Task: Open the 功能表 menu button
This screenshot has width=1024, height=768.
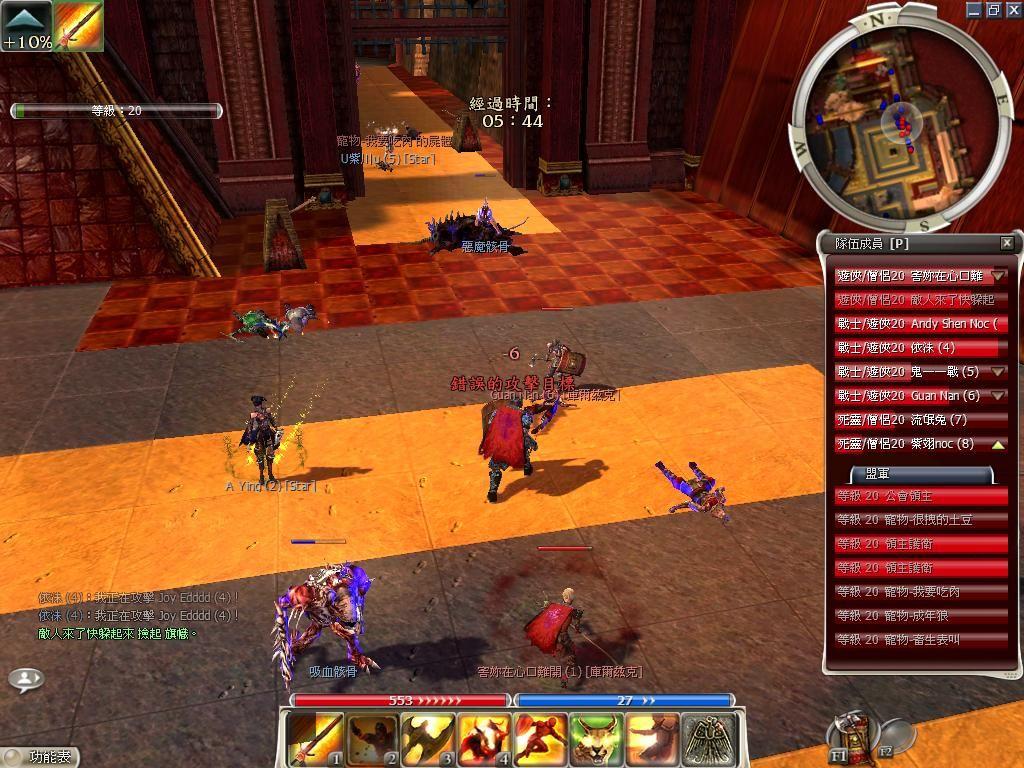Action: tap(40, 757)
